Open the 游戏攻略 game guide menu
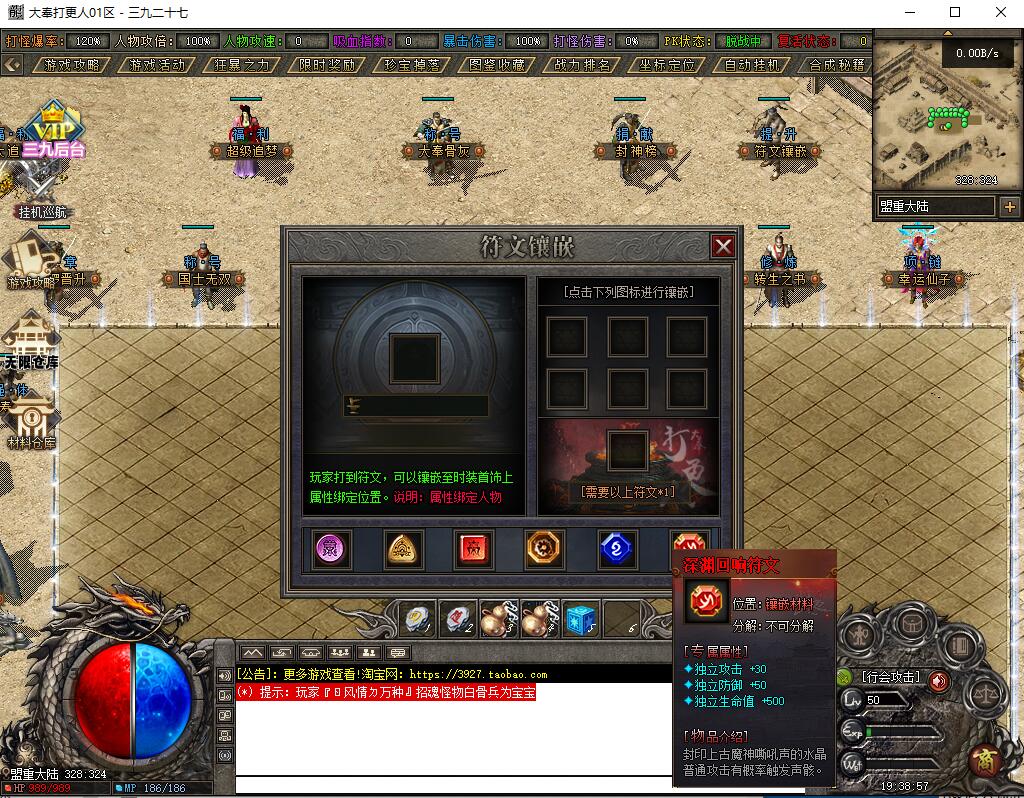1024x798 pixels. [x=72, y=65]
